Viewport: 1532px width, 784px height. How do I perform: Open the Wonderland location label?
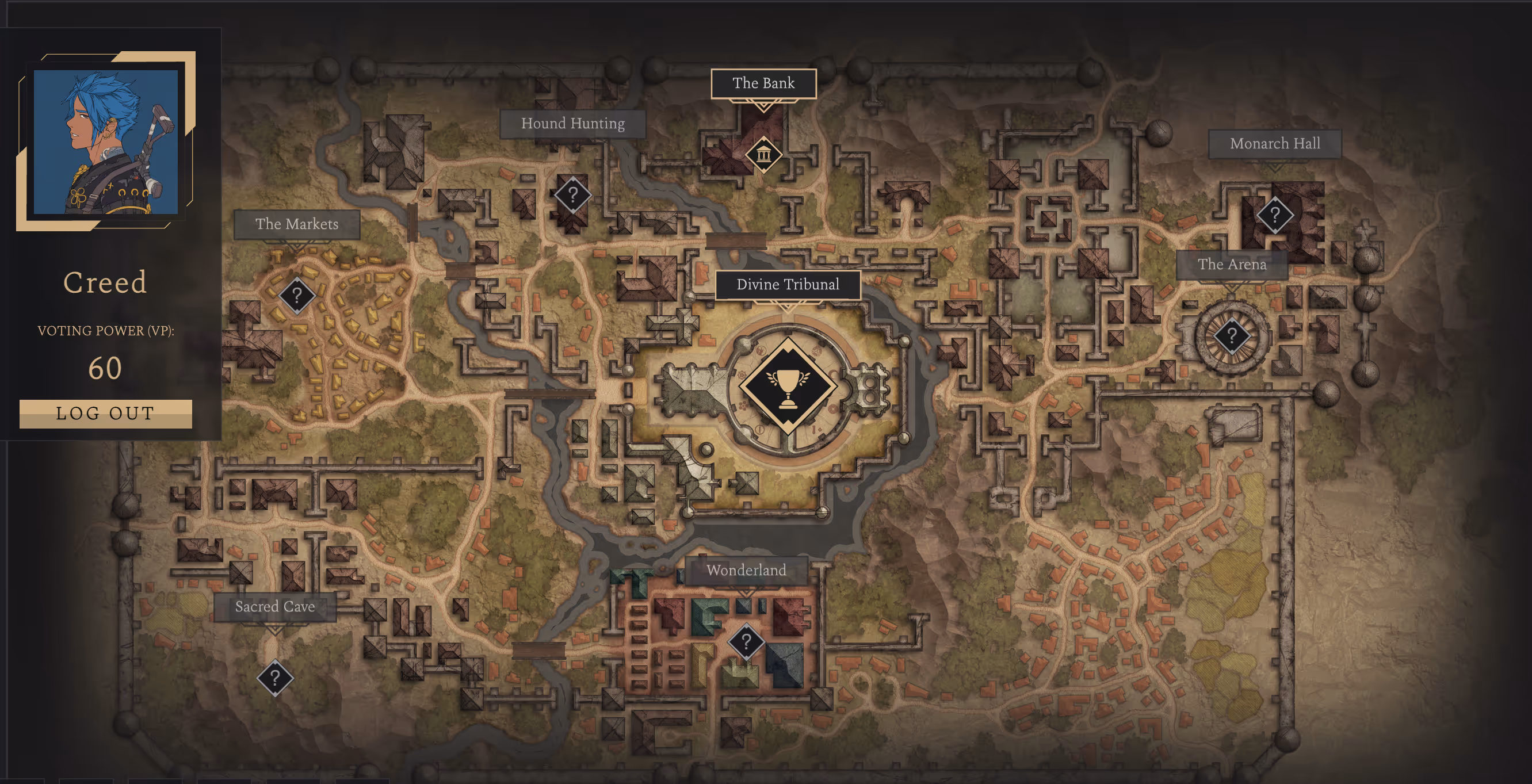746,571
